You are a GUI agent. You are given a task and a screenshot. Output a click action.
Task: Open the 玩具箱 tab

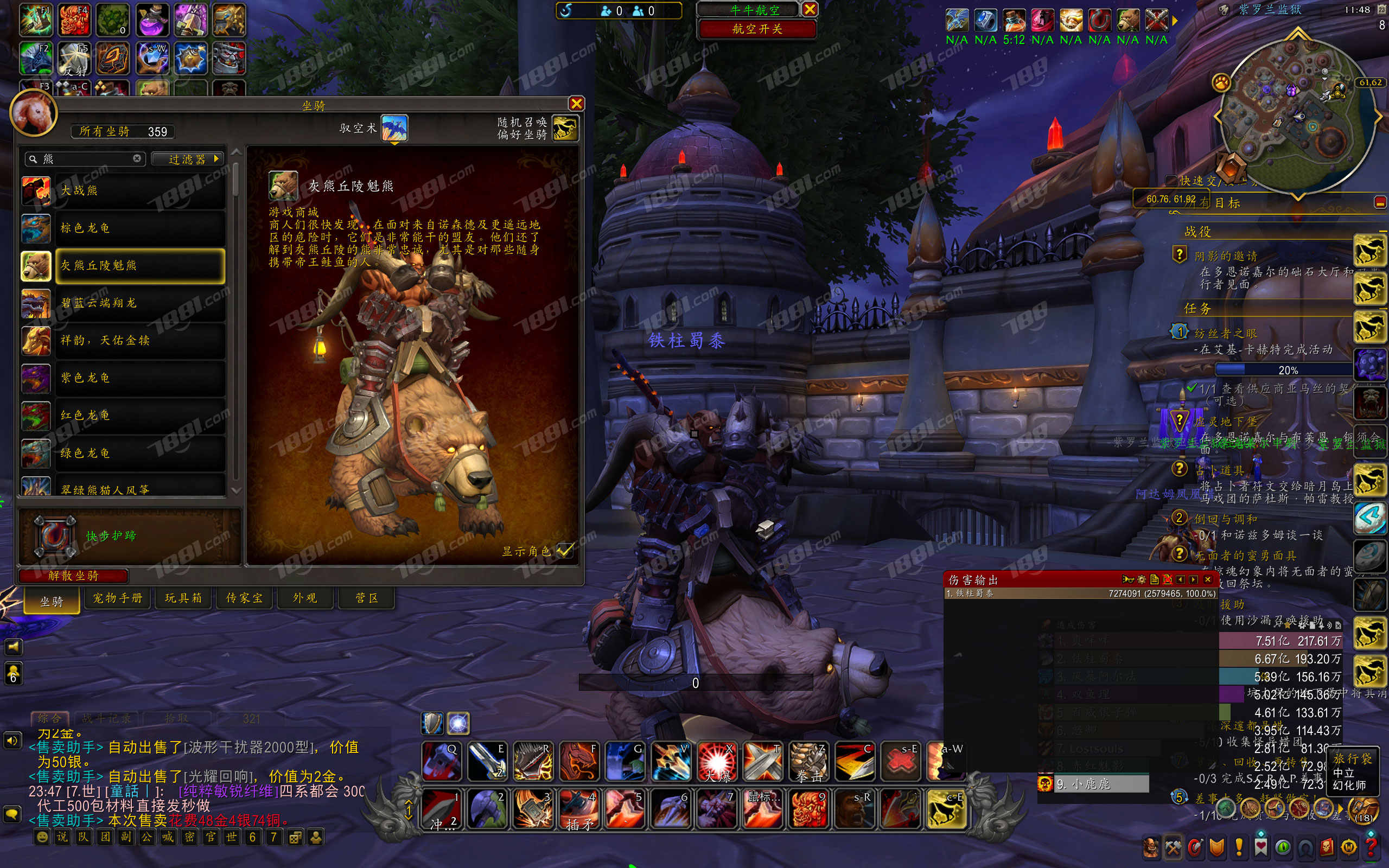(183, 598)
